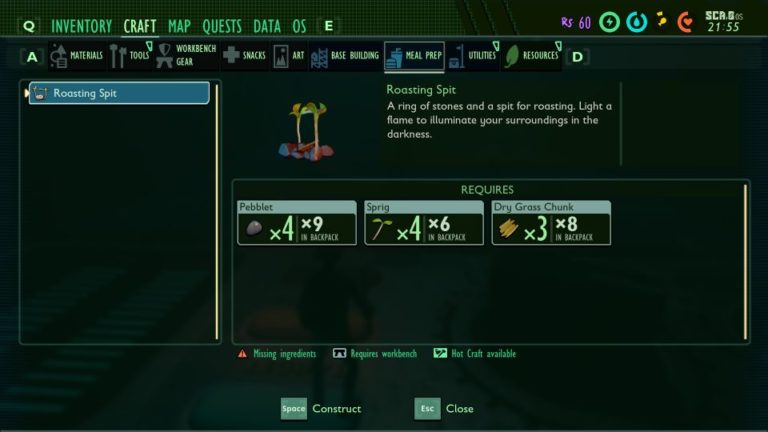Image resolution: width=768 pixels, height=432 pixels.
Task: Switch to the Data tab
Action: click(x=267, y=26)
